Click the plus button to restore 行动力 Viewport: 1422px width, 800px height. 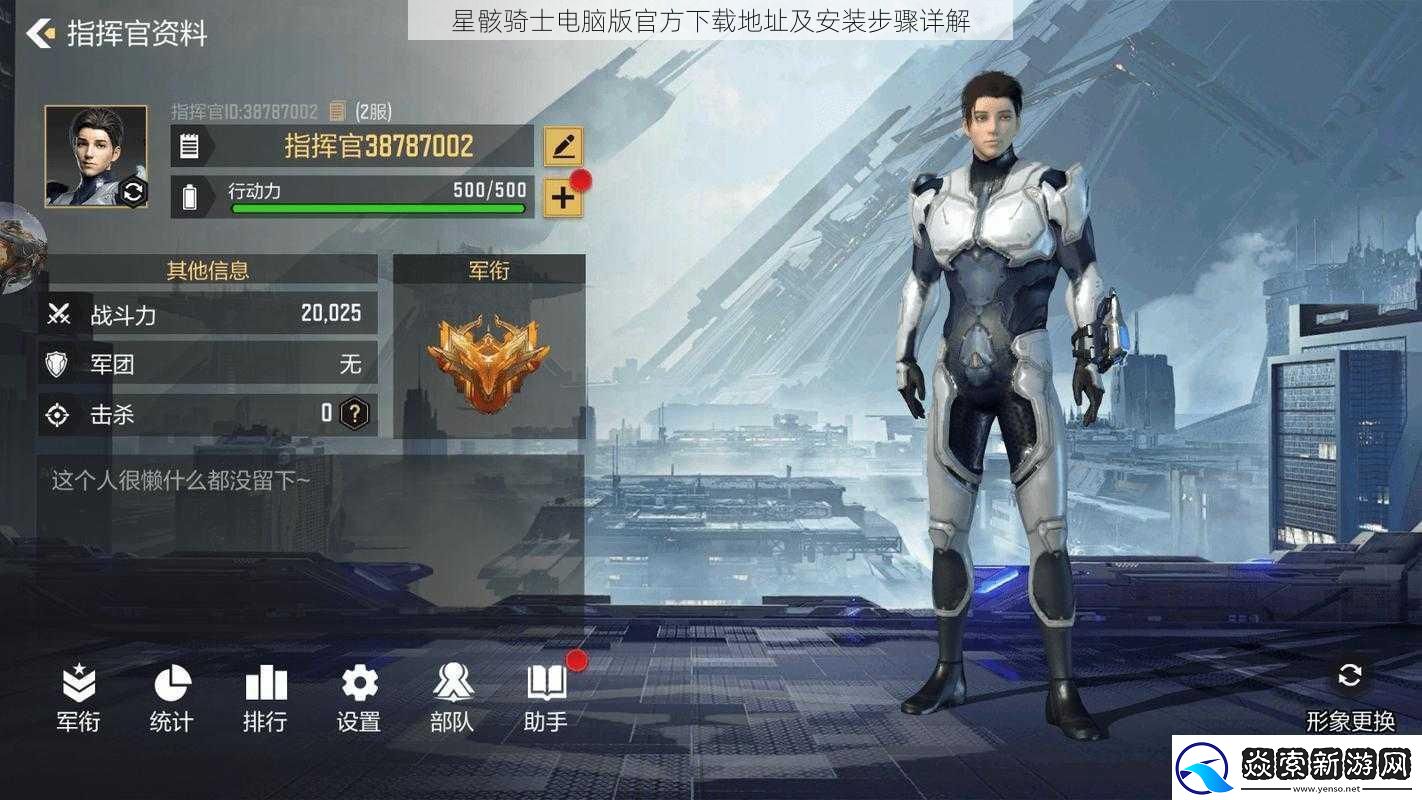(x=563, y=196)
